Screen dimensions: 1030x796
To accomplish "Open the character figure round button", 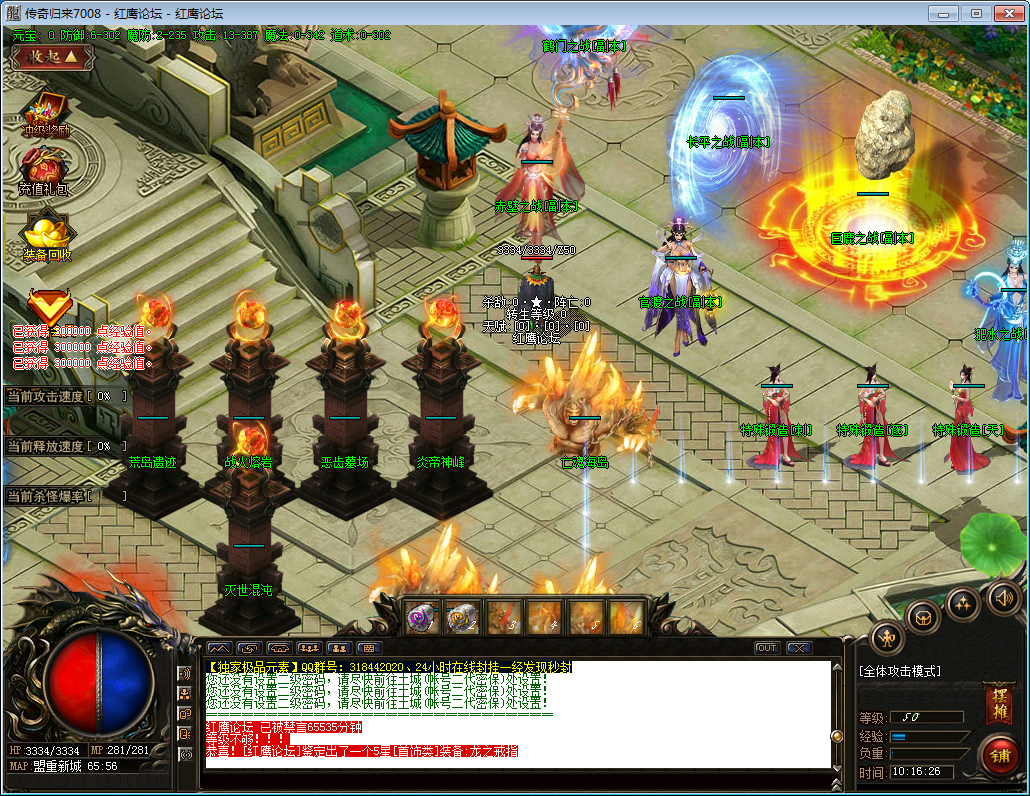I will click(x=887, y=637).
